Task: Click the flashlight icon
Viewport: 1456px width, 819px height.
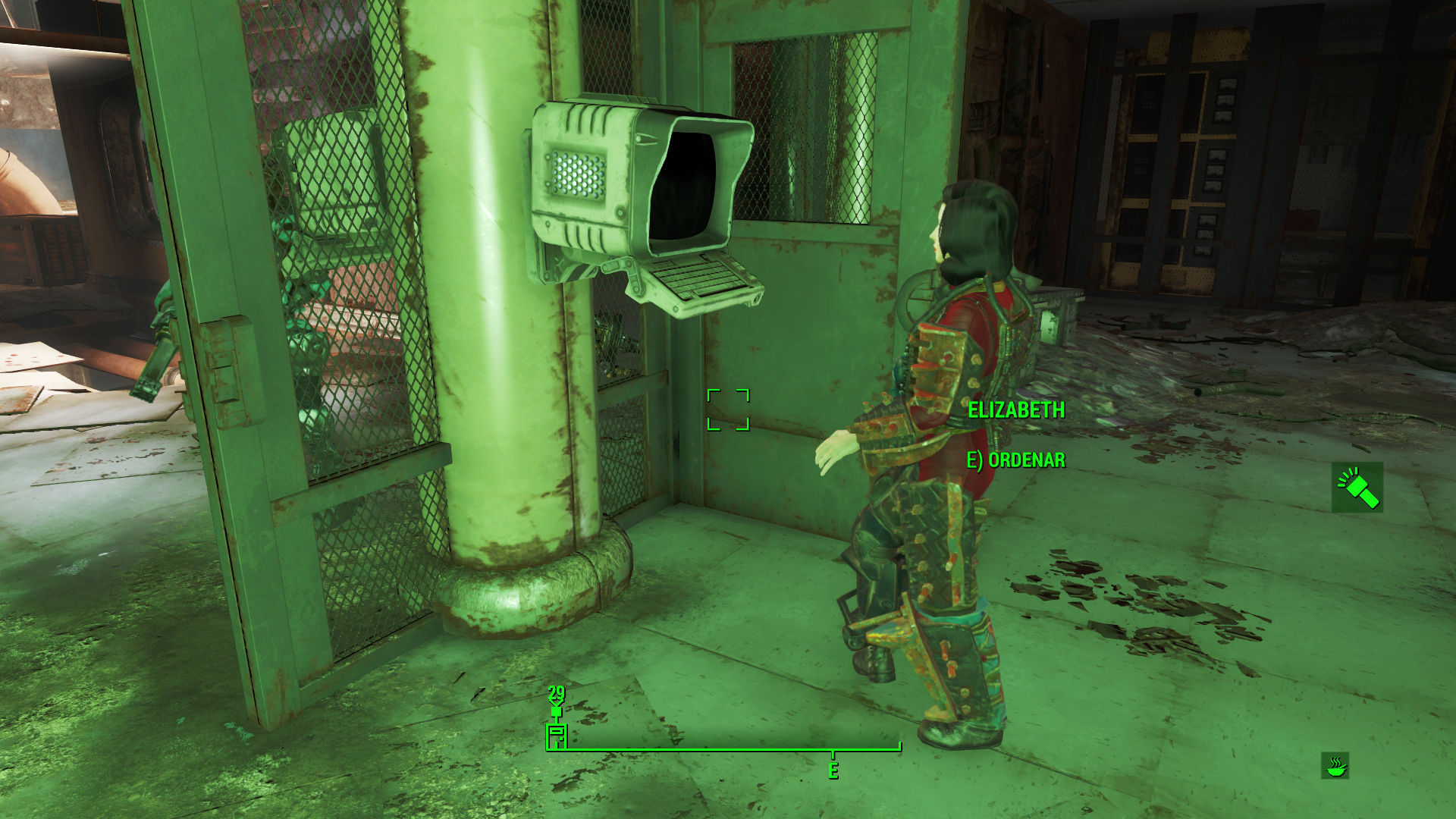Action: [1357, 488]
